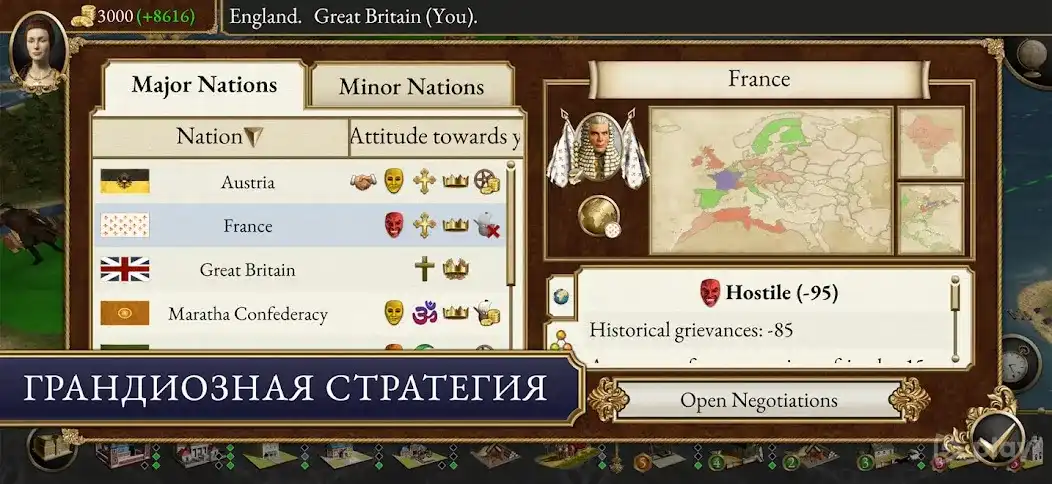Viewport: 1052px width, 484px height.
Task: Click the French leader portrait
Action: tap(596, 146)
